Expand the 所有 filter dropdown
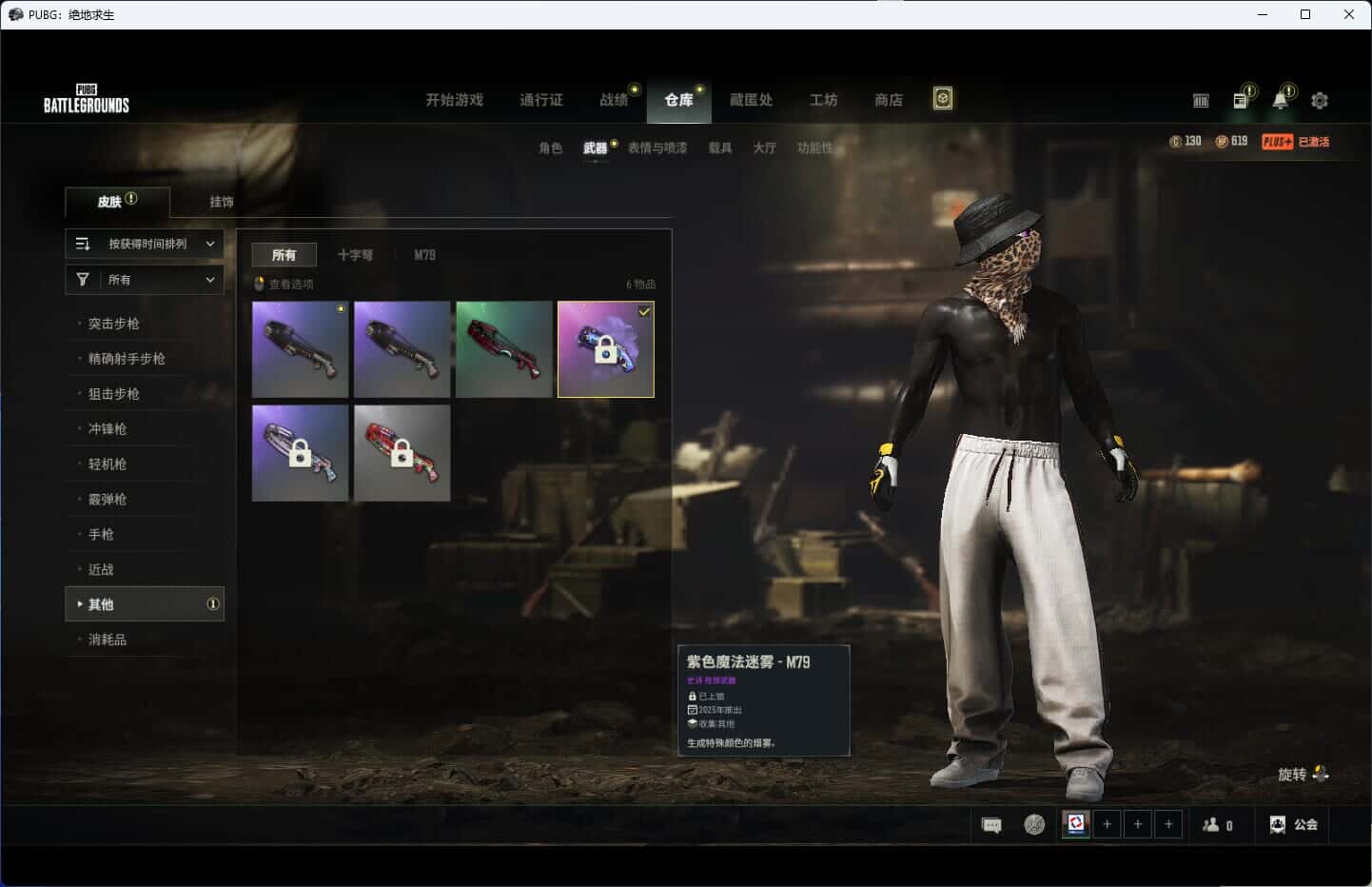Screen dimensions: 1372x887 145,280
